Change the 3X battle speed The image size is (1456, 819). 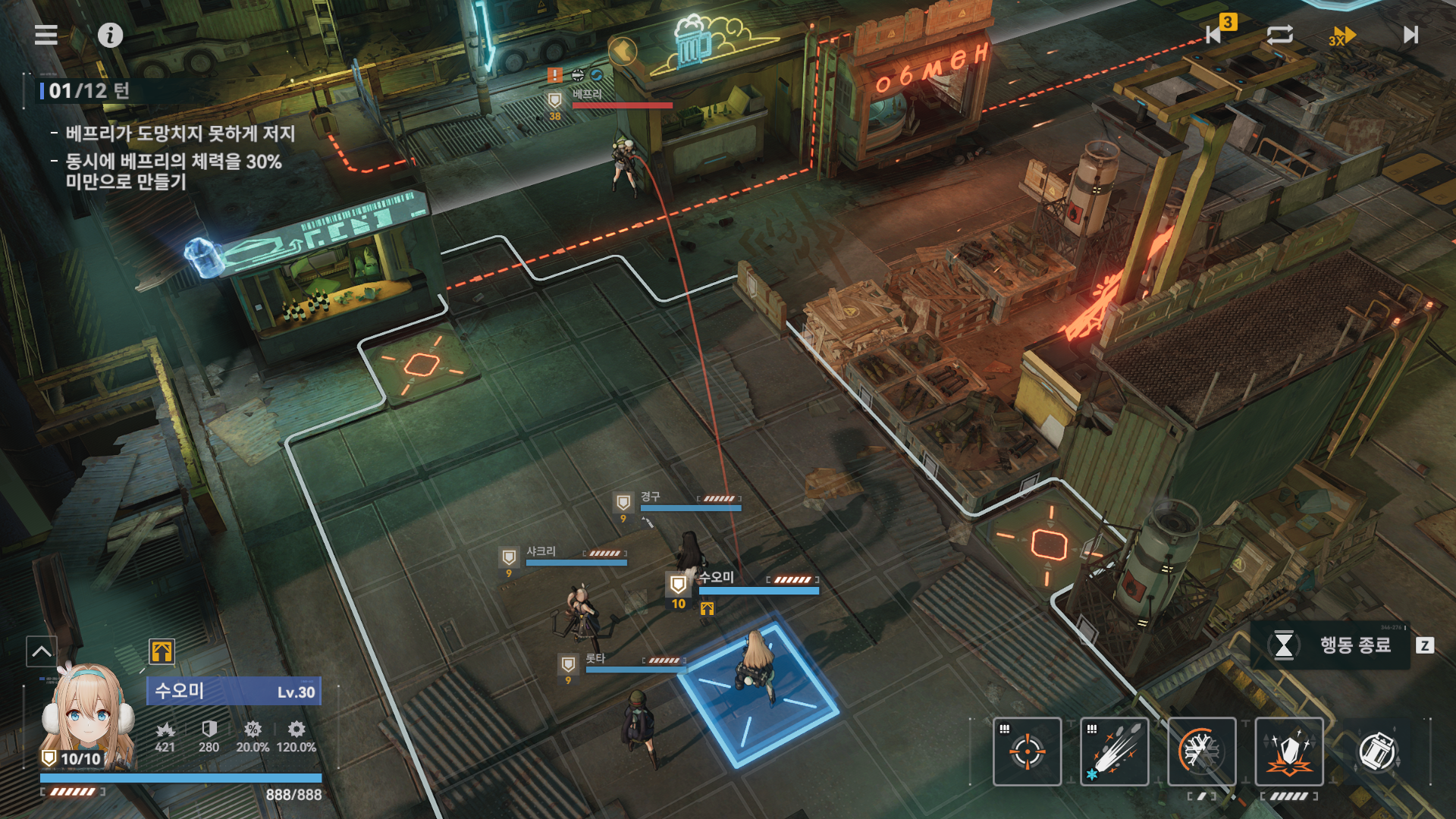click(x=1341, y=36)
